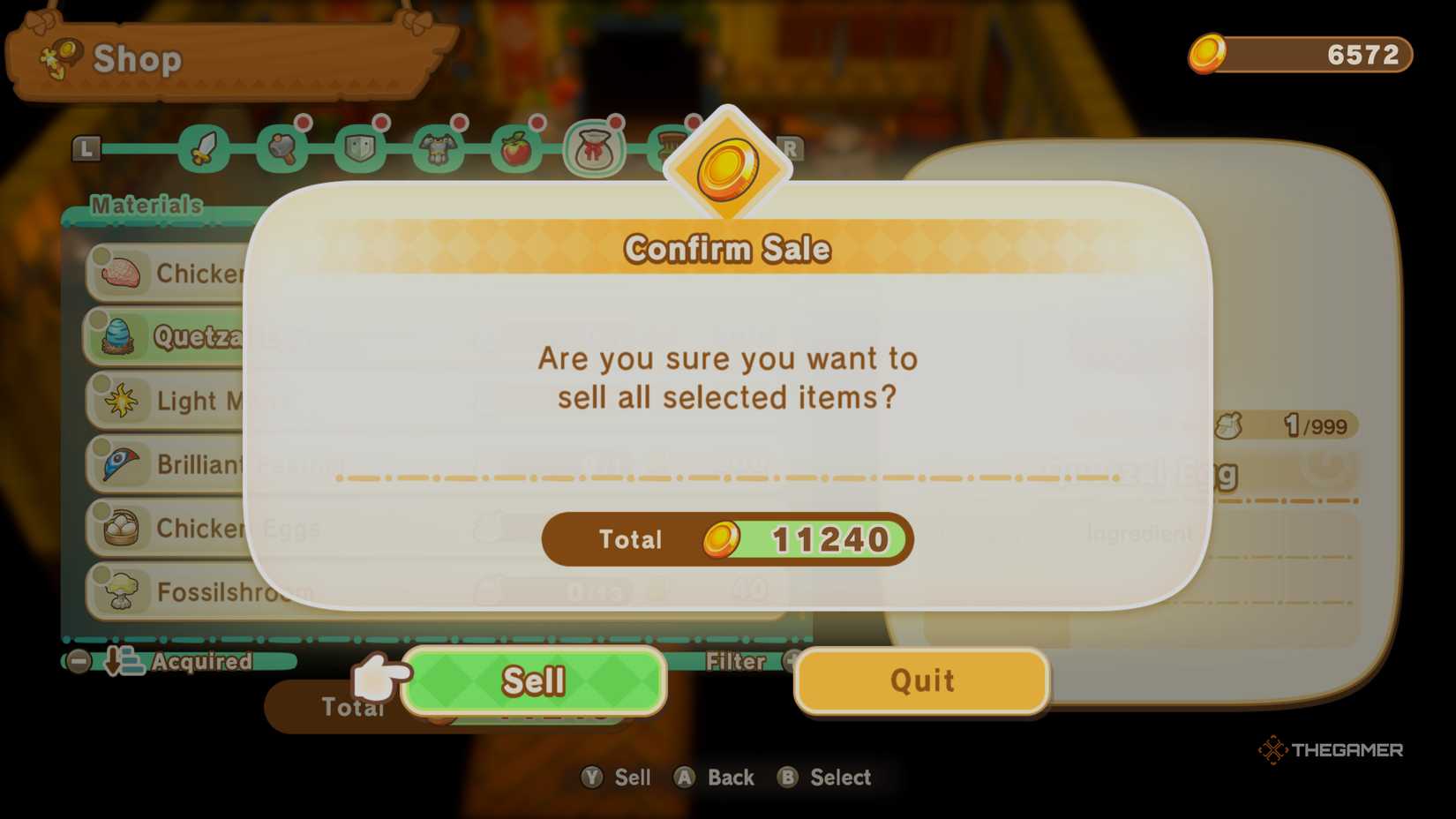Open the Filter options with the plus control
The width and height of the screenshot is (1456, 819).
coord(791,662)
